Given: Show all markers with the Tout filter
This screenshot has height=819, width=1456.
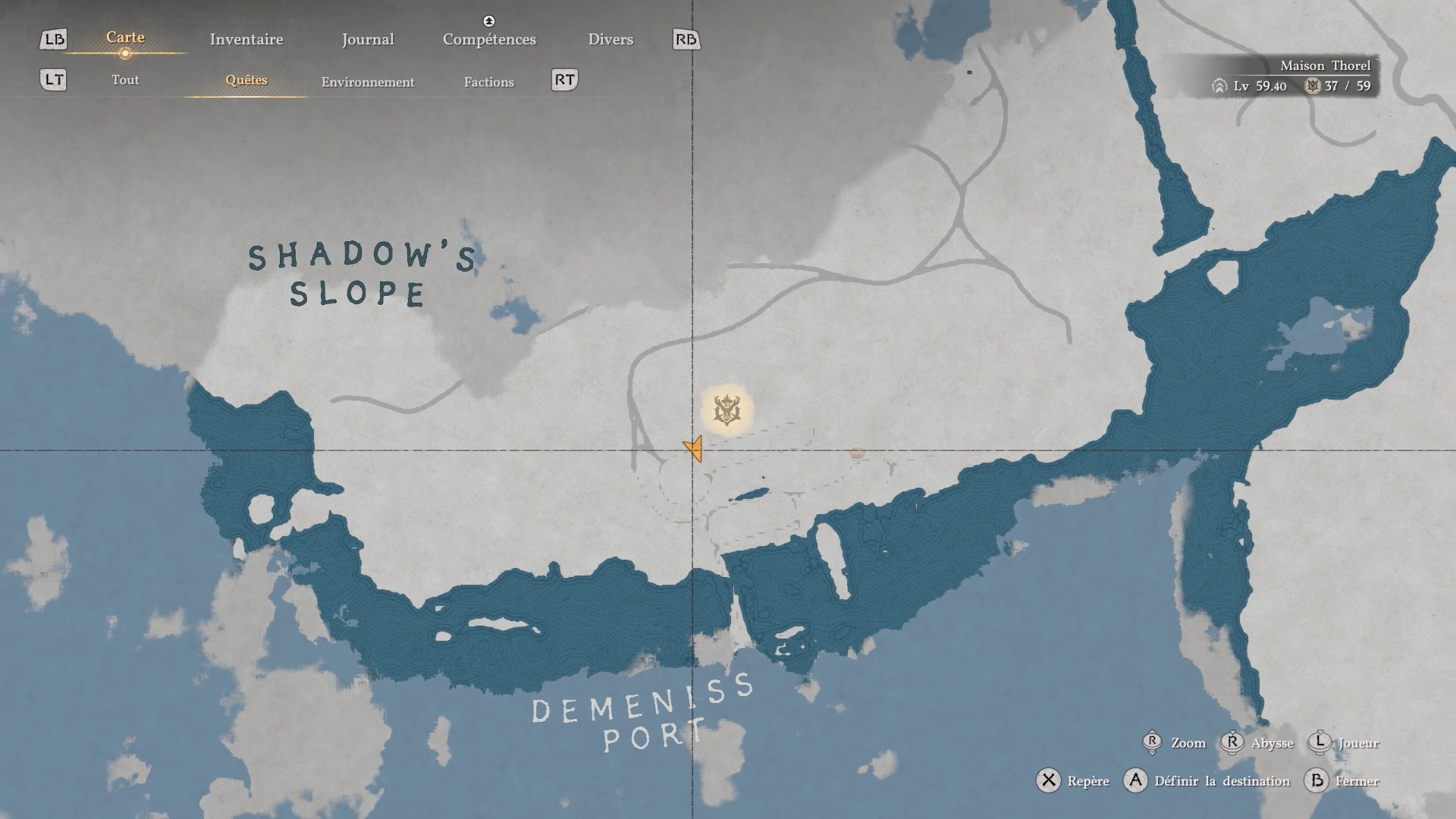Looking at the screenshot, I should coord(125,80).
